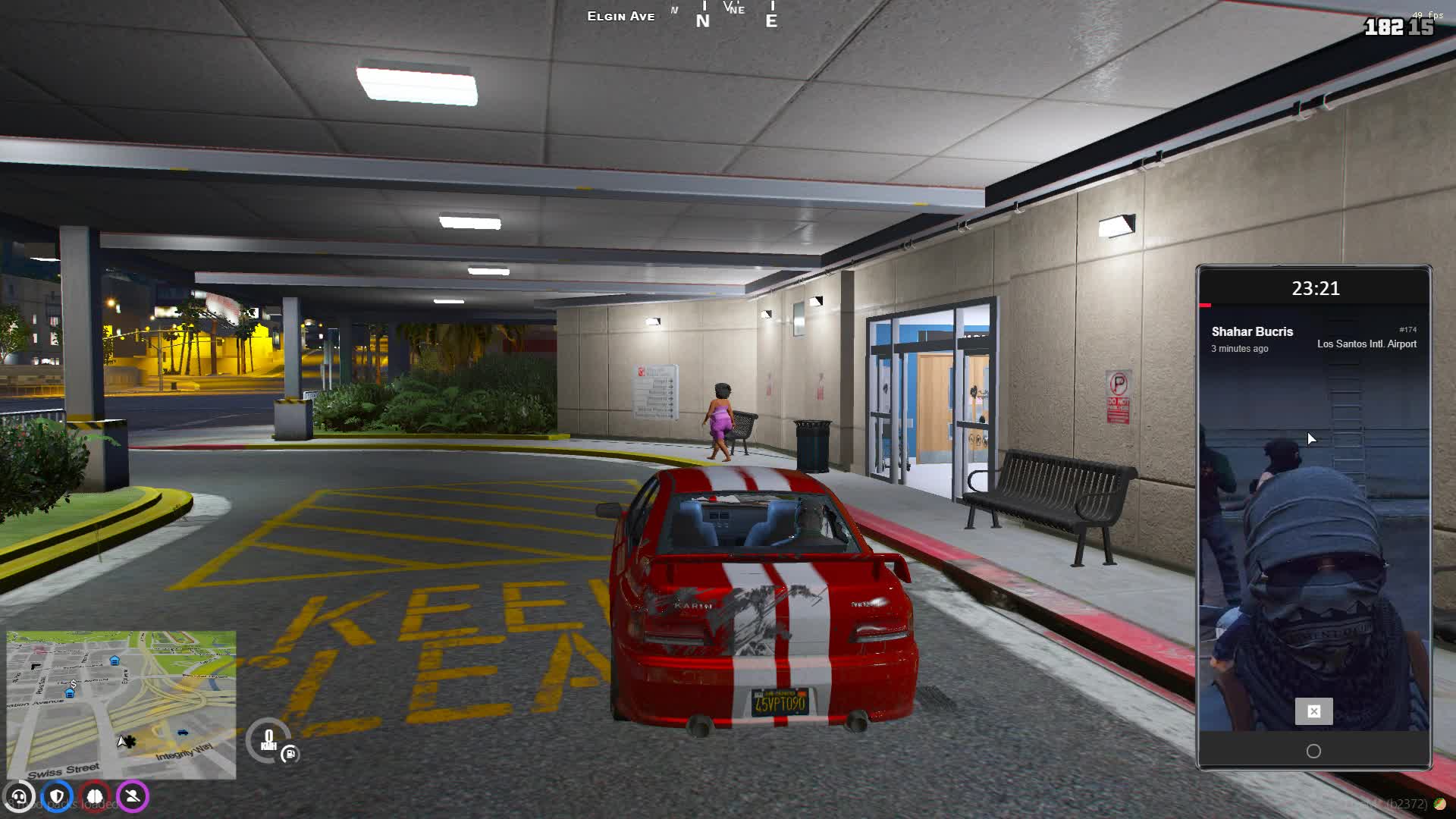Close the phone story with the X button
This screenshot has width=1456, height=819.
(1313, 711)
